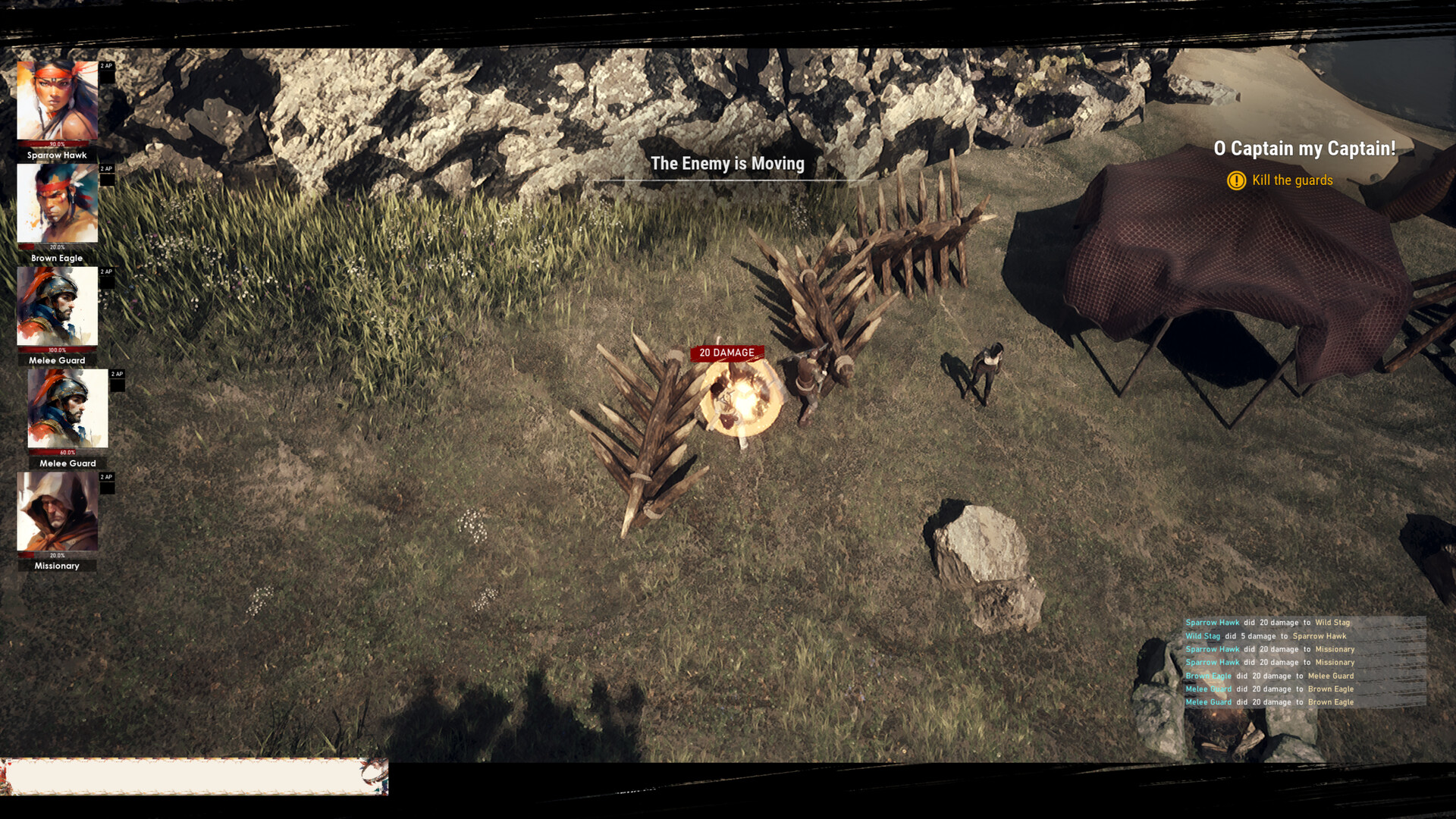1456x819 pixels.
Task: Click Sparrow Hawk's 2 AP badge
Action: pos(105,66)
